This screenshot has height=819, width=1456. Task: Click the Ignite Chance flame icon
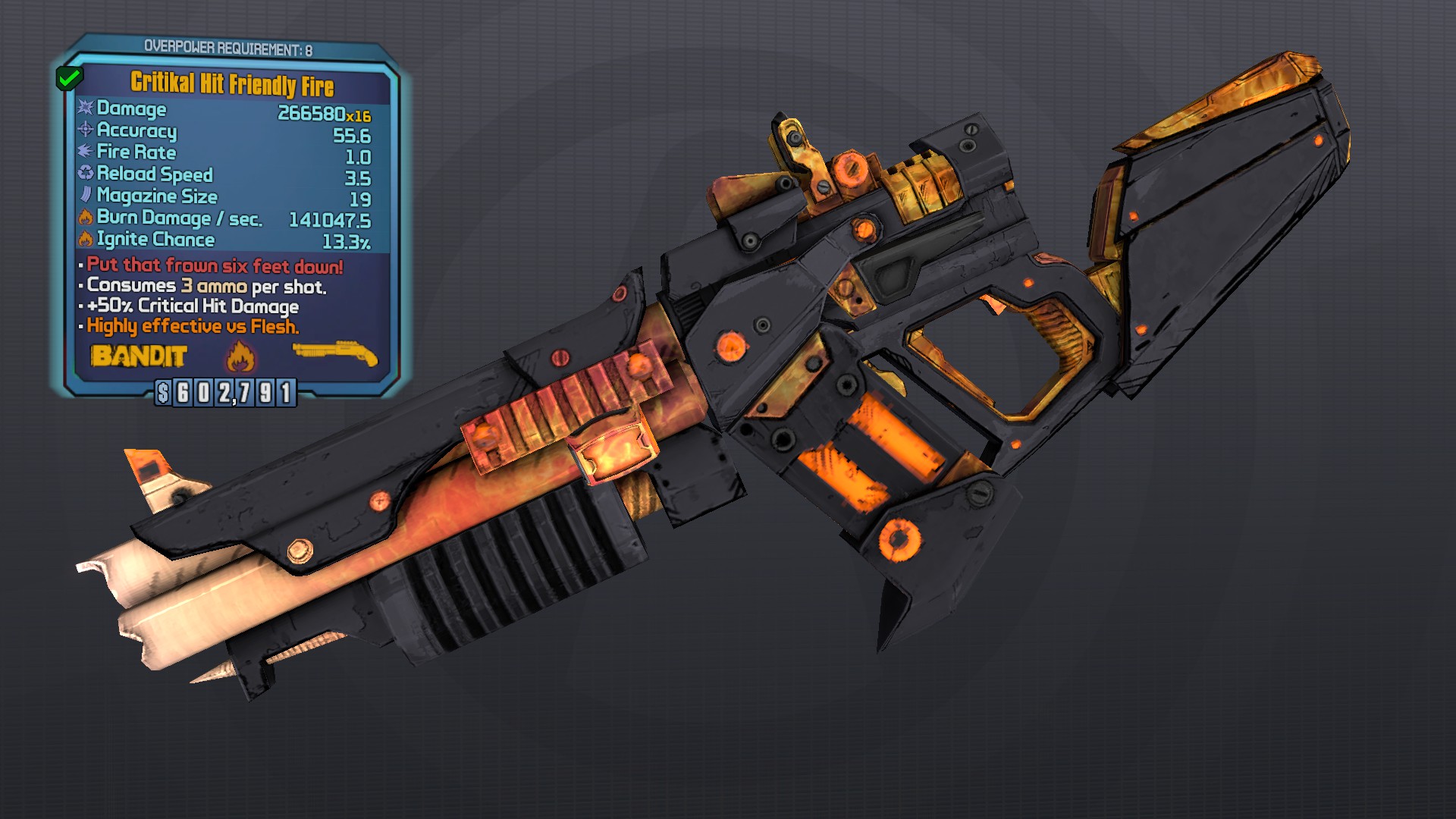[x=86, y=240]
